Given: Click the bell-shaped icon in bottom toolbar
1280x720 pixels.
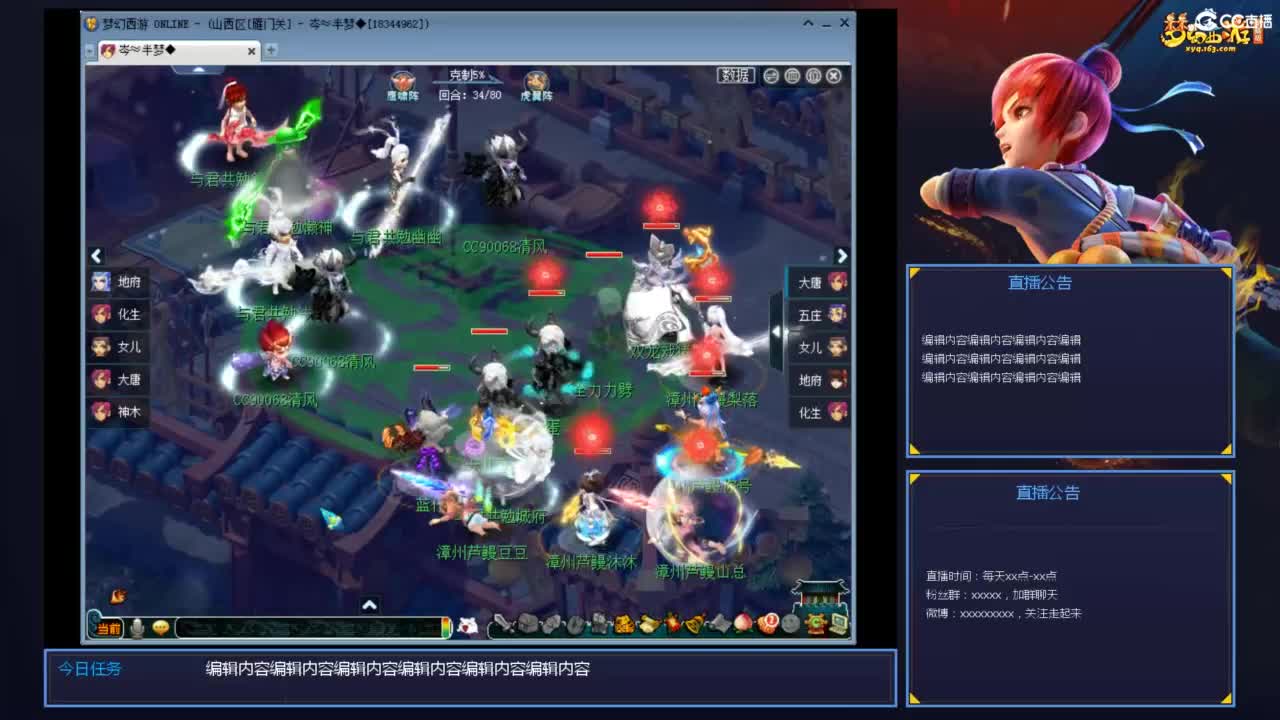Looking at the screenshot, I should tap(694, 627).
